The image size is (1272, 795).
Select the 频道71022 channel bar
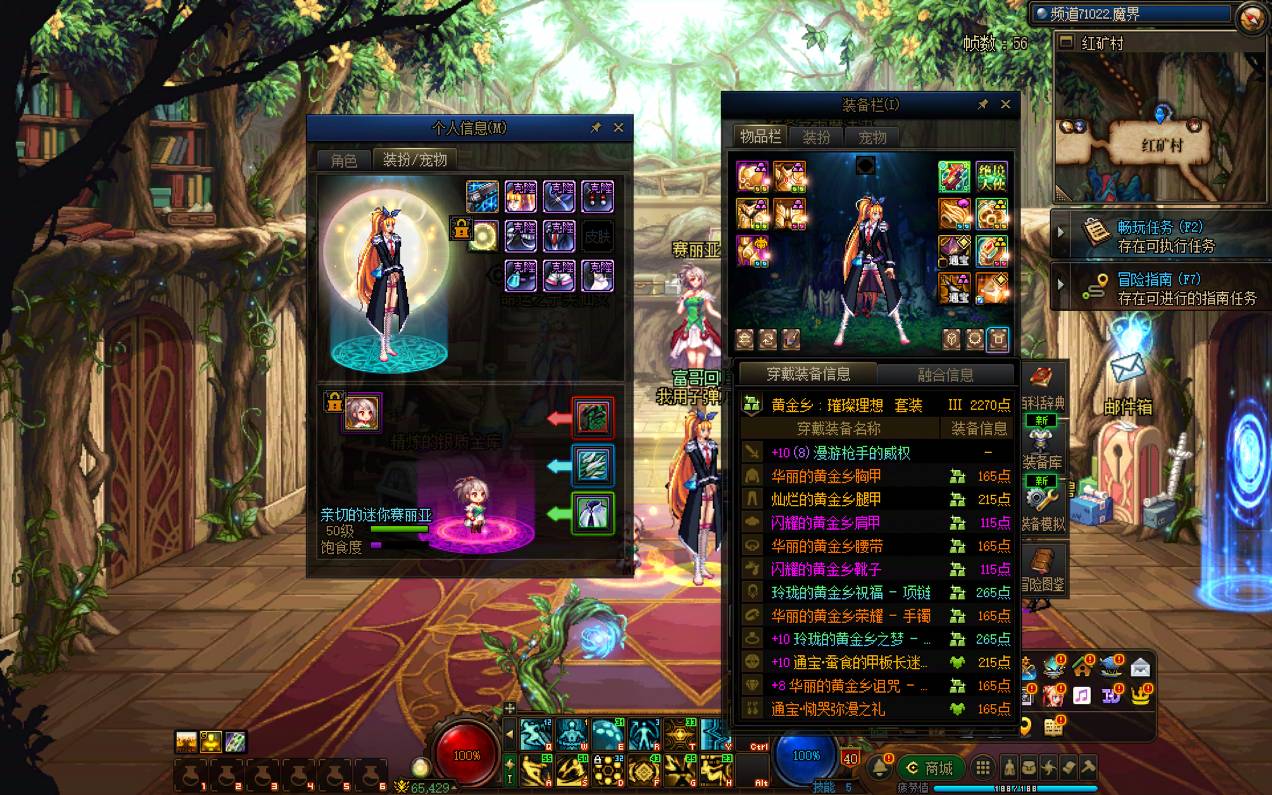[1131, 14]
